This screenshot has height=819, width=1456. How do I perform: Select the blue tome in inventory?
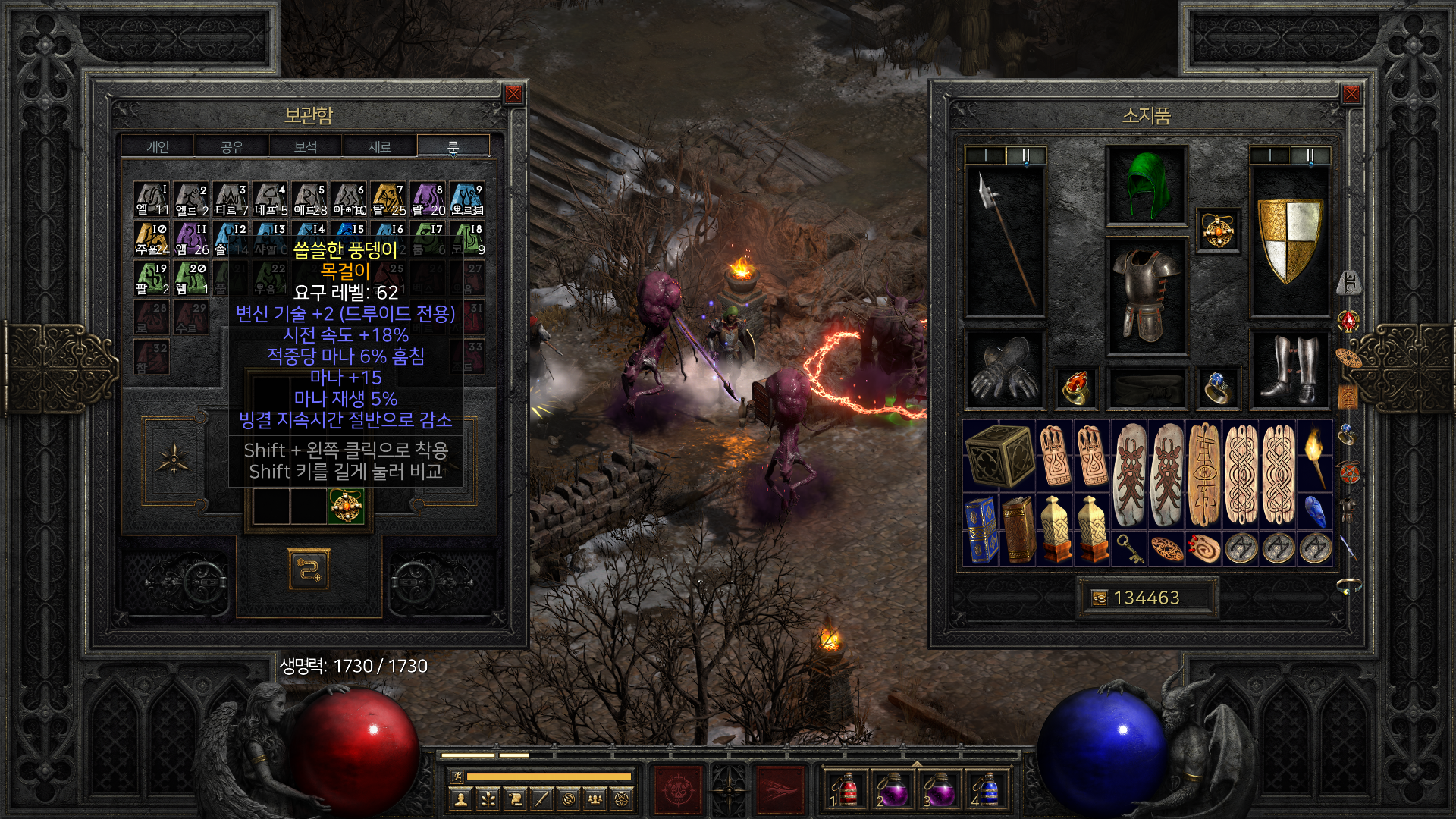pos(981,529)
